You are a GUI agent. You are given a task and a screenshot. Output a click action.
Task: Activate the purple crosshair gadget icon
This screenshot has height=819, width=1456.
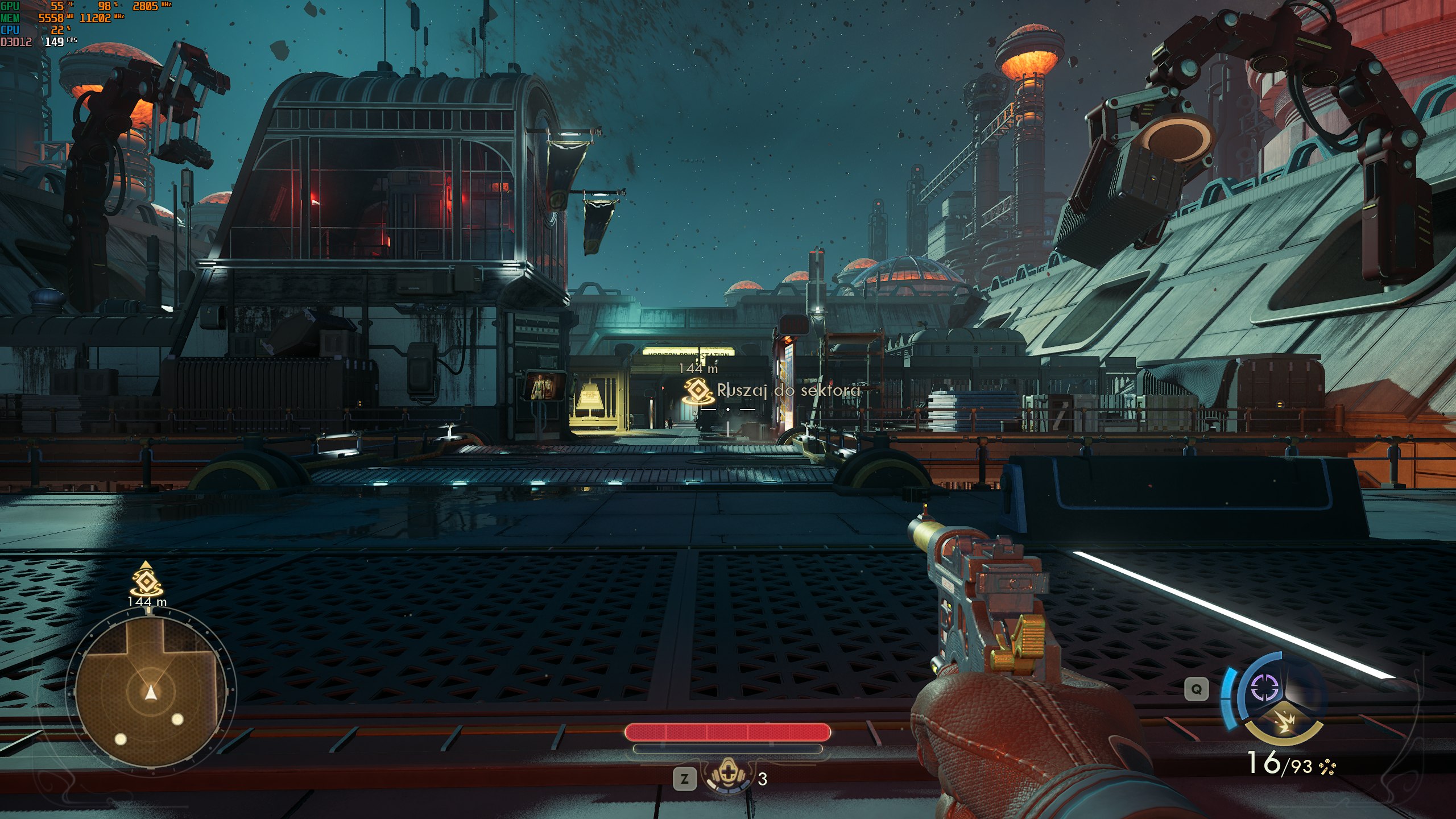(x=1265, y=688)
